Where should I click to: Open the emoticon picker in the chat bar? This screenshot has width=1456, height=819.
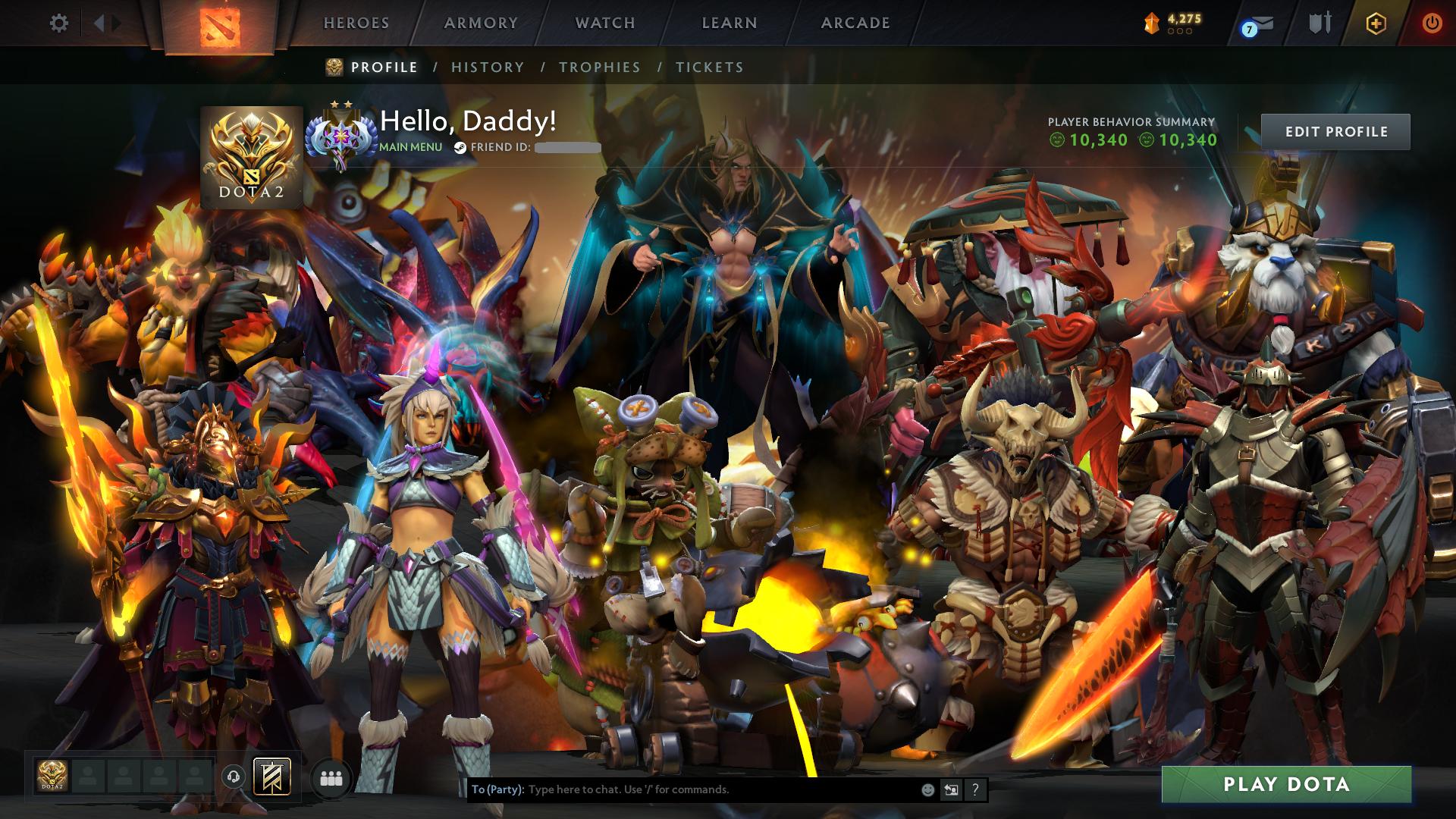[927, 790]
